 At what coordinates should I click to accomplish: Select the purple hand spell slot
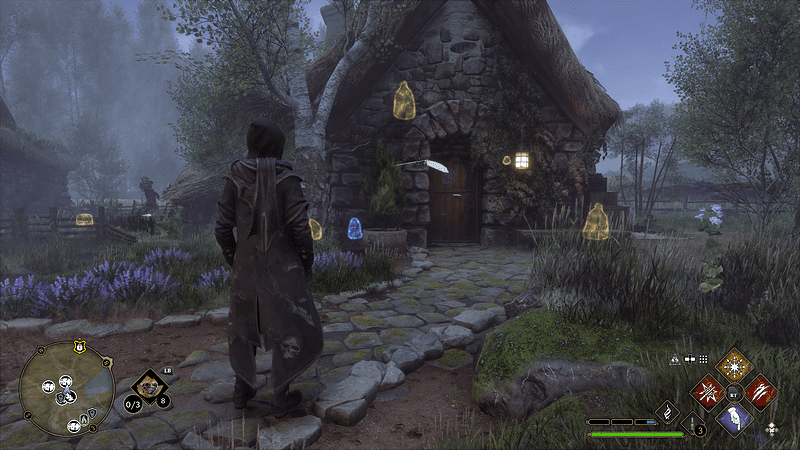pos(735,417)
